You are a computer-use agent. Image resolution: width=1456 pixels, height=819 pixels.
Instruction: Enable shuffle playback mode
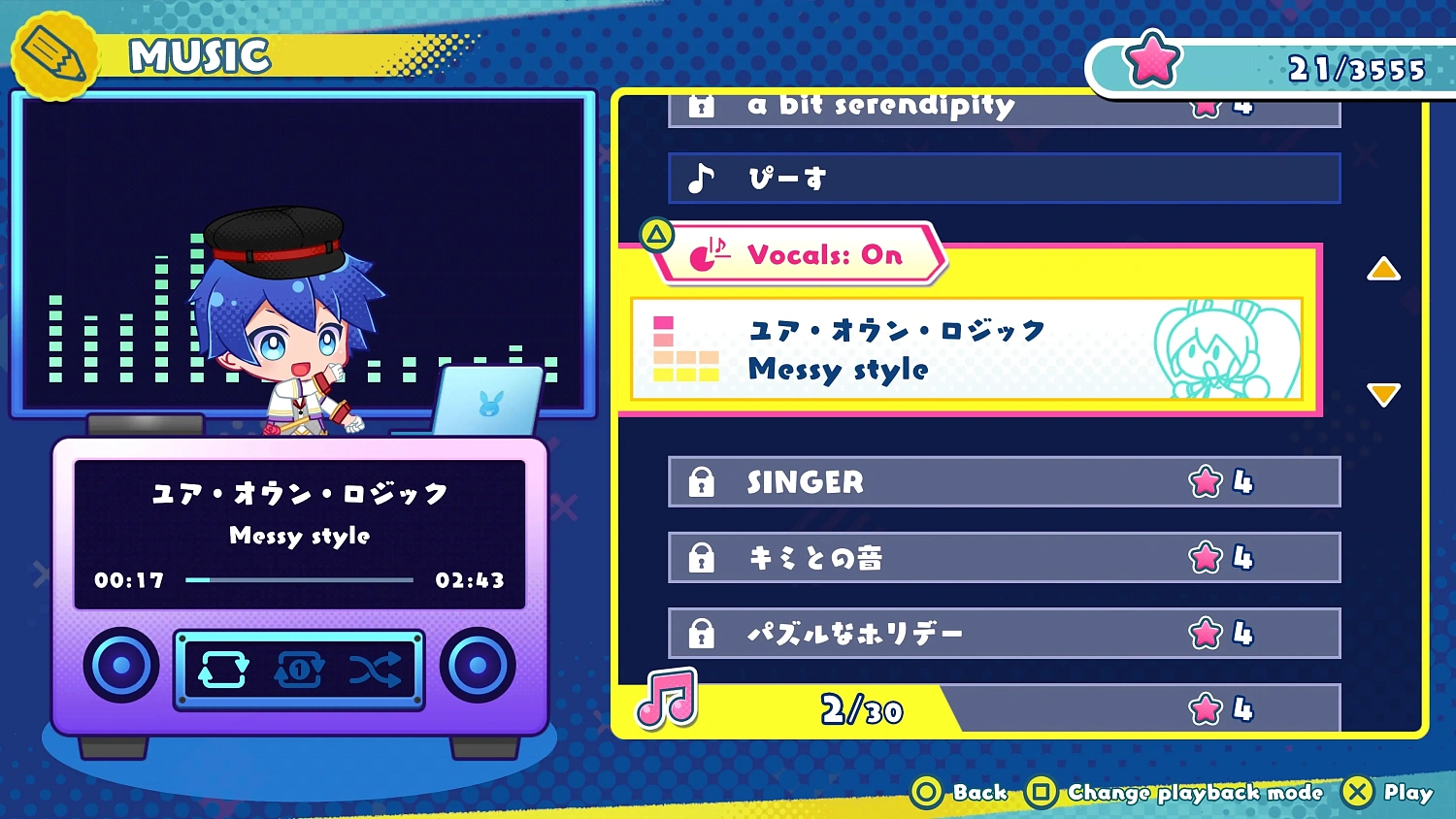tap(377, 670)
